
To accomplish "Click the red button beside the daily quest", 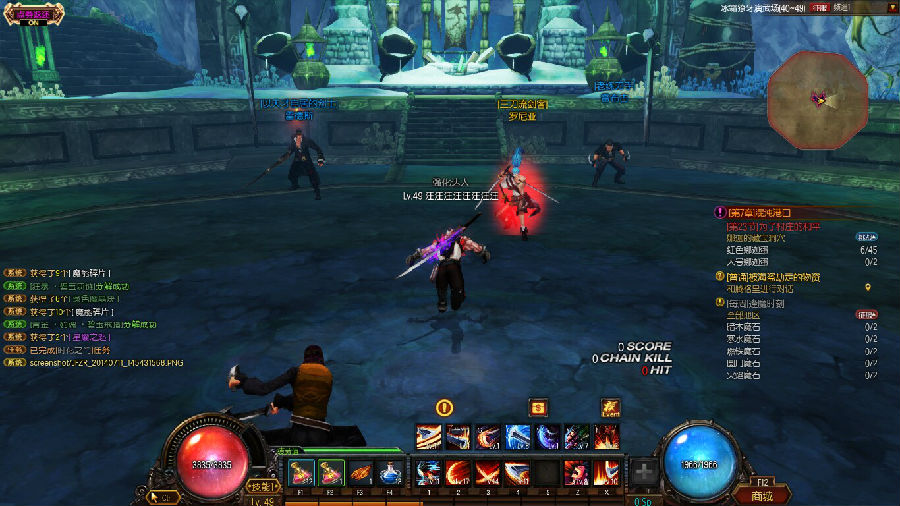I will (x=866, y=314).
